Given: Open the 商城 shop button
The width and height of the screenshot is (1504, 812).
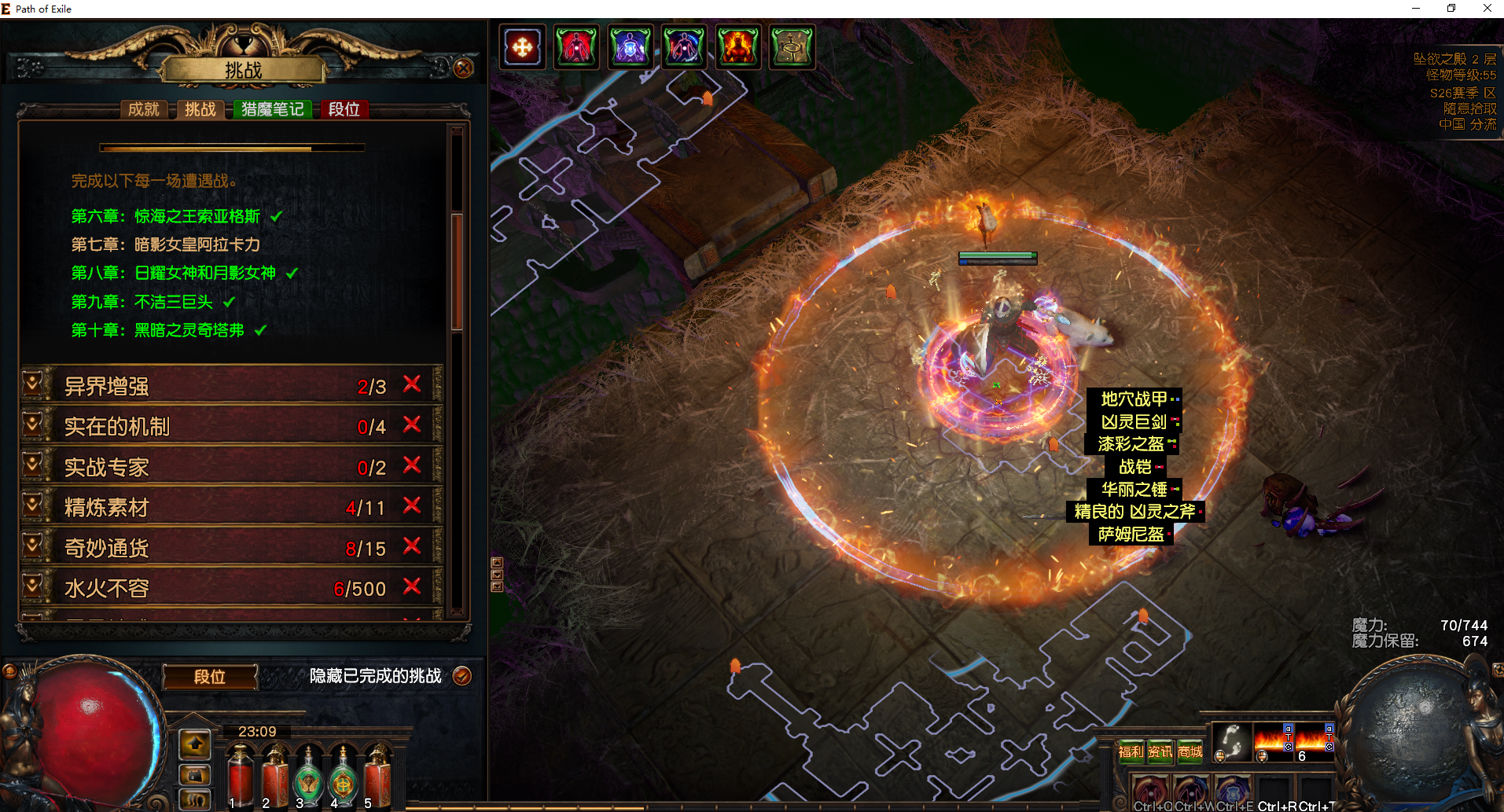Looking at the screenshot, I should pos(1190,751).
